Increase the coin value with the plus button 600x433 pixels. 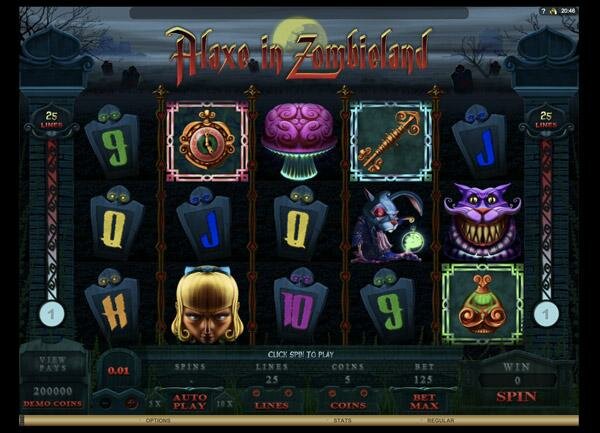pos(132,403)
